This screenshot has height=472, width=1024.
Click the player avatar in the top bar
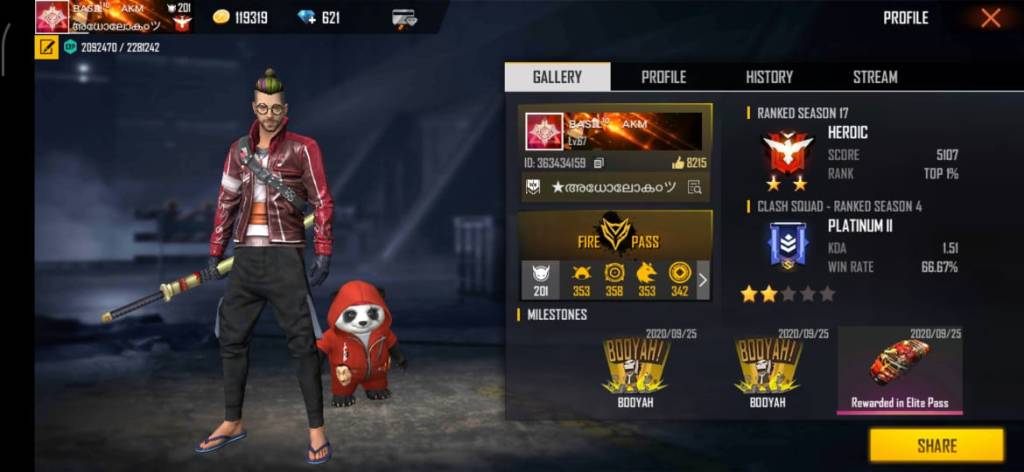pos(52,17)
